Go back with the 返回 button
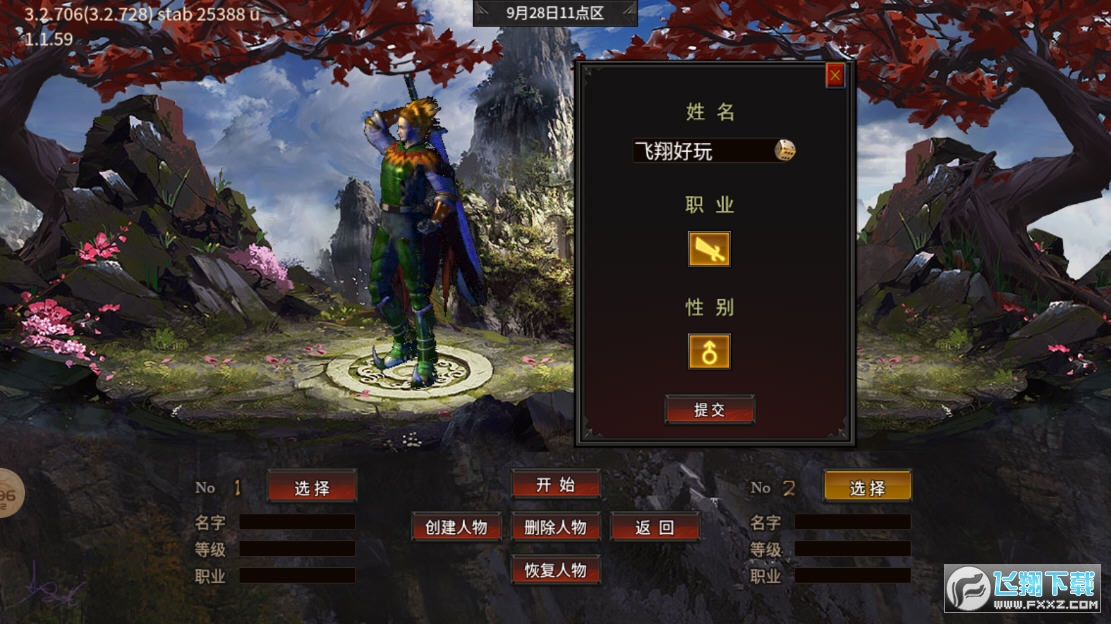This screenshot has height=624, width=1111. pyautogui.click(x=654, y=527)
